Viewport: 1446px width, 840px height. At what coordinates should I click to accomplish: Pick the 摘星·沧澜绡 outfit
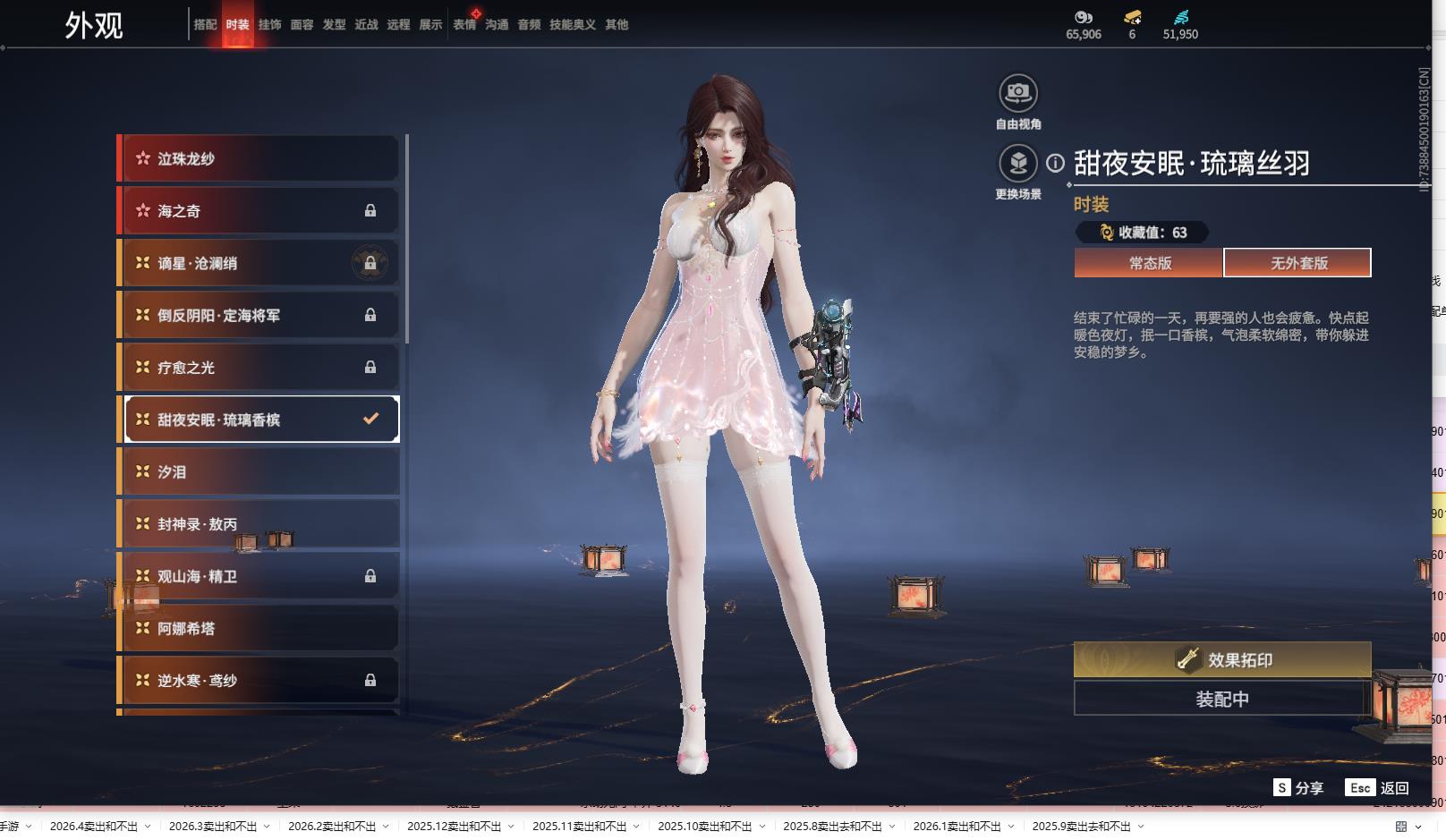[259, 263]
